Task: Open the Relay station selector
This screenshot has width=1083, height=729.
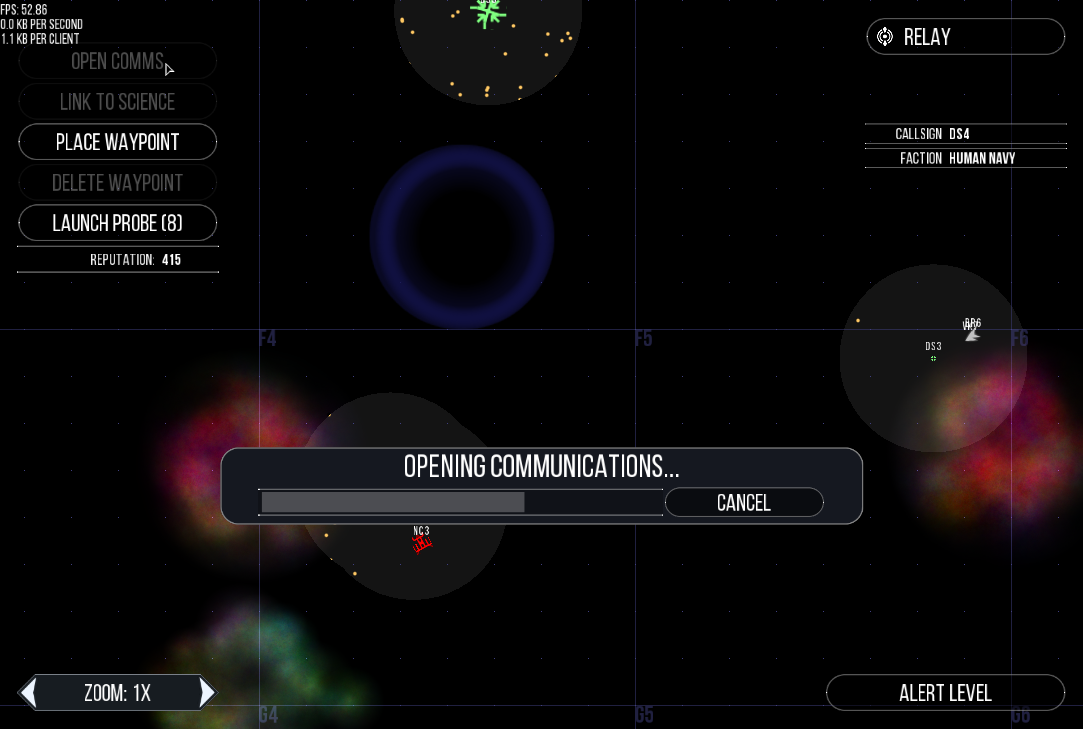Action: tap(965, 37)
